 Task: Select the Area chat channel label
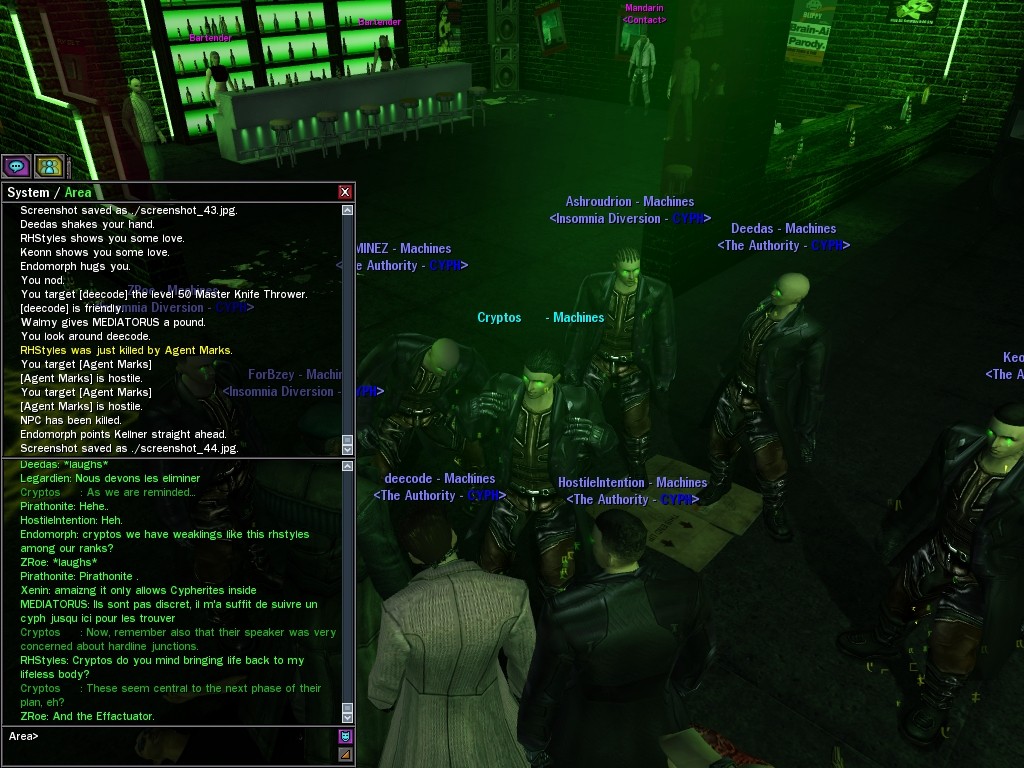pyautogui.click(x=78, y=192)
